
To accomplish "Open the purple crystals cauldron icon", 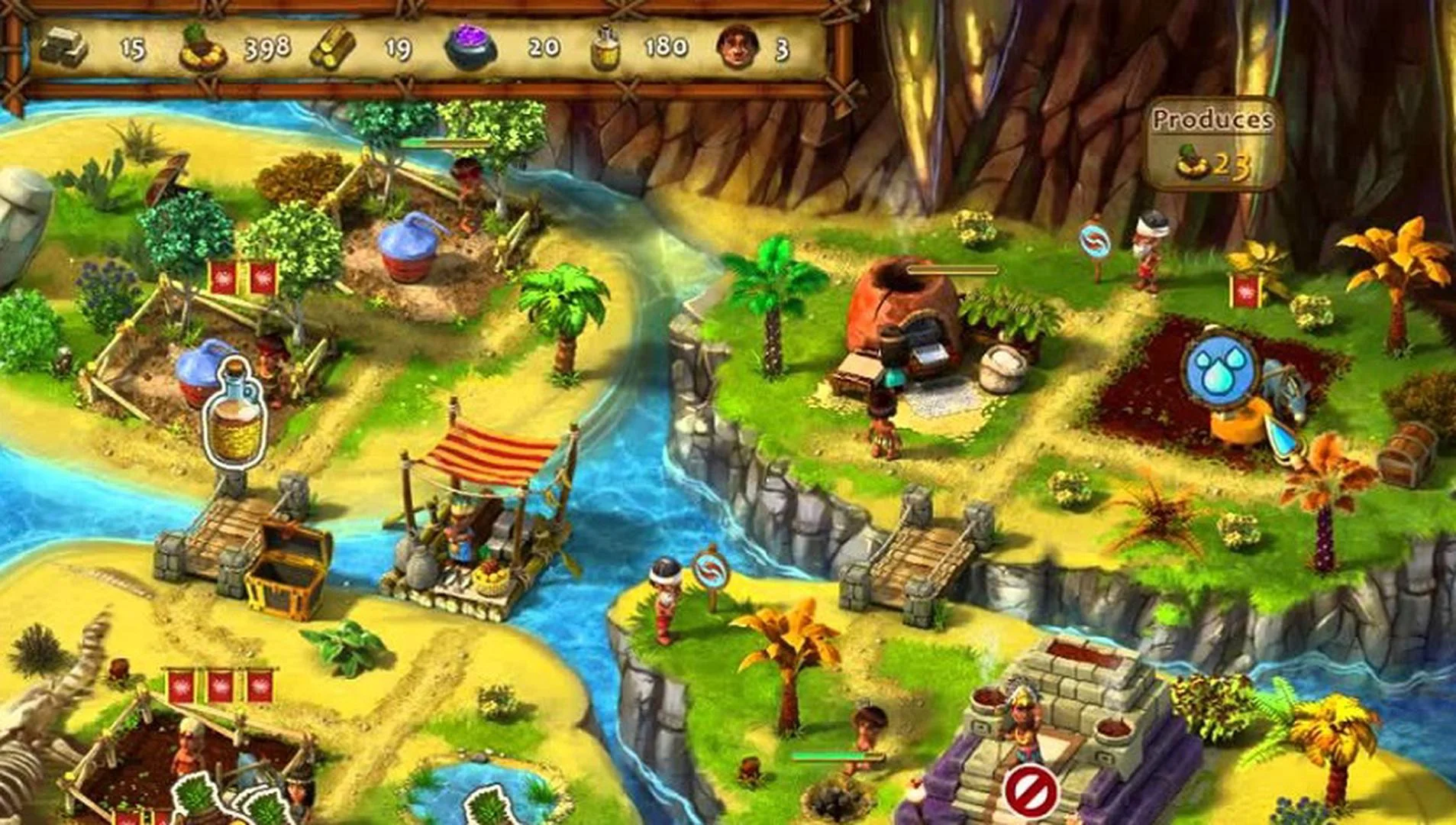I will (471, 47).
